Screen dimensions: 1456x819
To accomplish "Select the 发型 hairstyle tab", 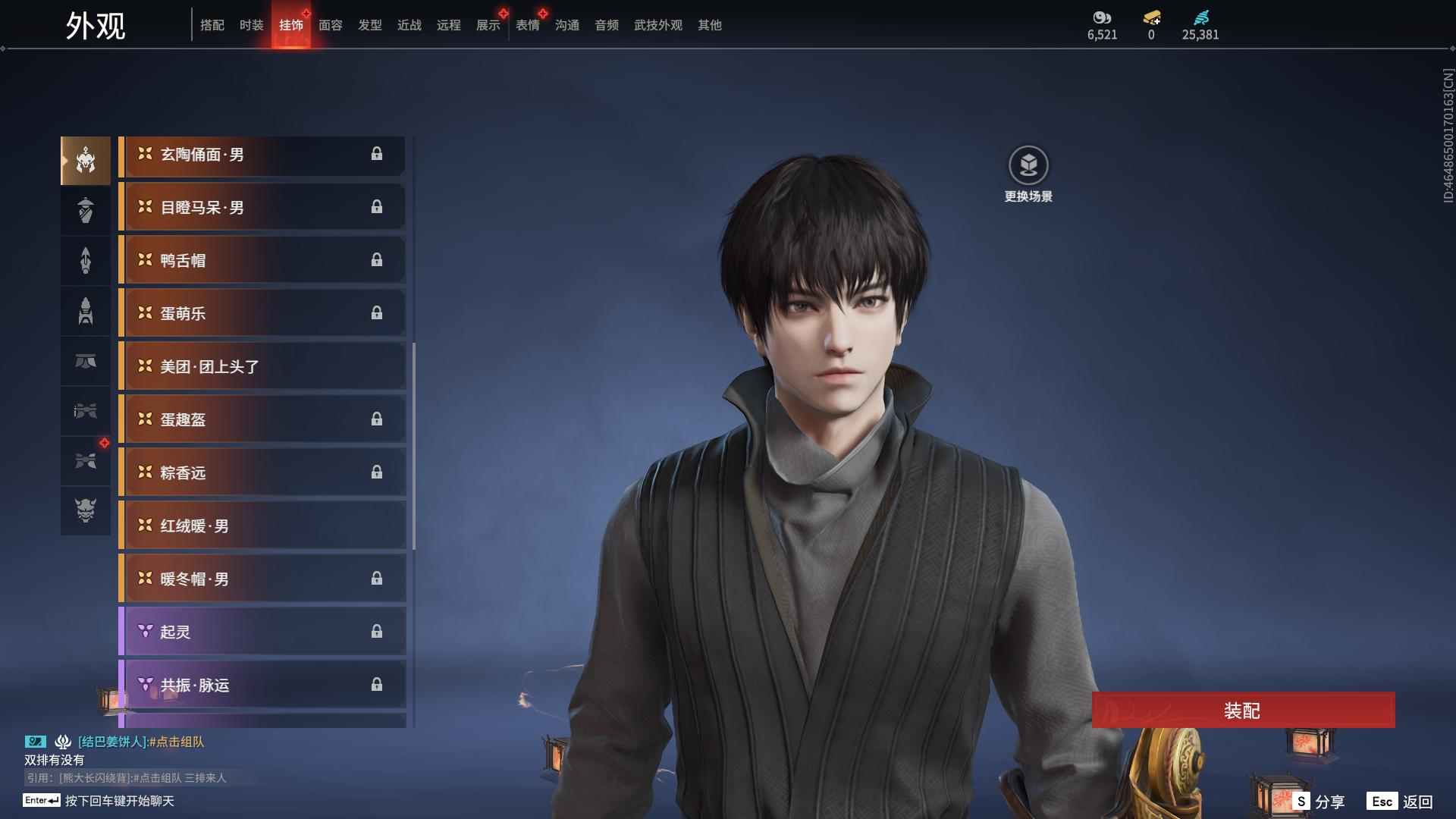I will coord(369,25).
